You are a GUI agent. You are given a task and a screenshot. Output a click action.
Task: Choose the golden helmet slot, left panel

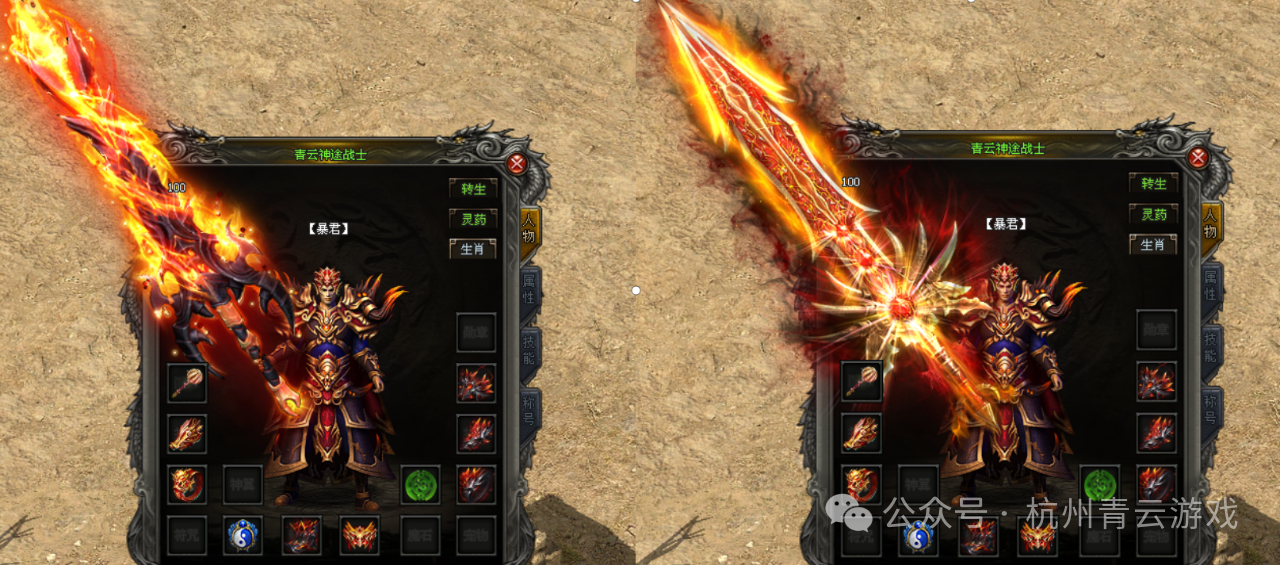click(x=359, y=536)
